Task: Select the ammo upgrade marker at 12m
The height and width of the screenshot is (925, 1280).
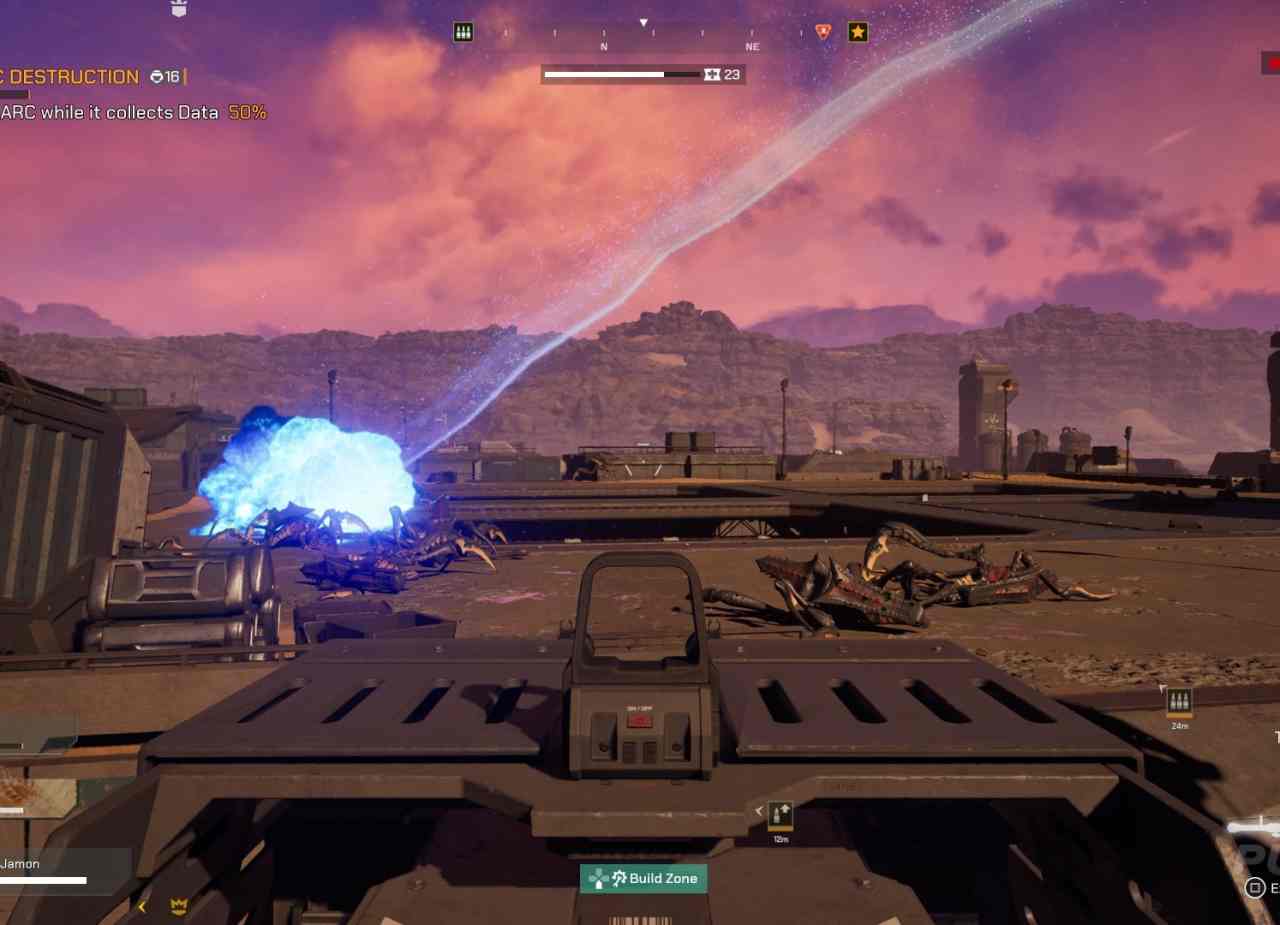Action: tap(780, 816)
